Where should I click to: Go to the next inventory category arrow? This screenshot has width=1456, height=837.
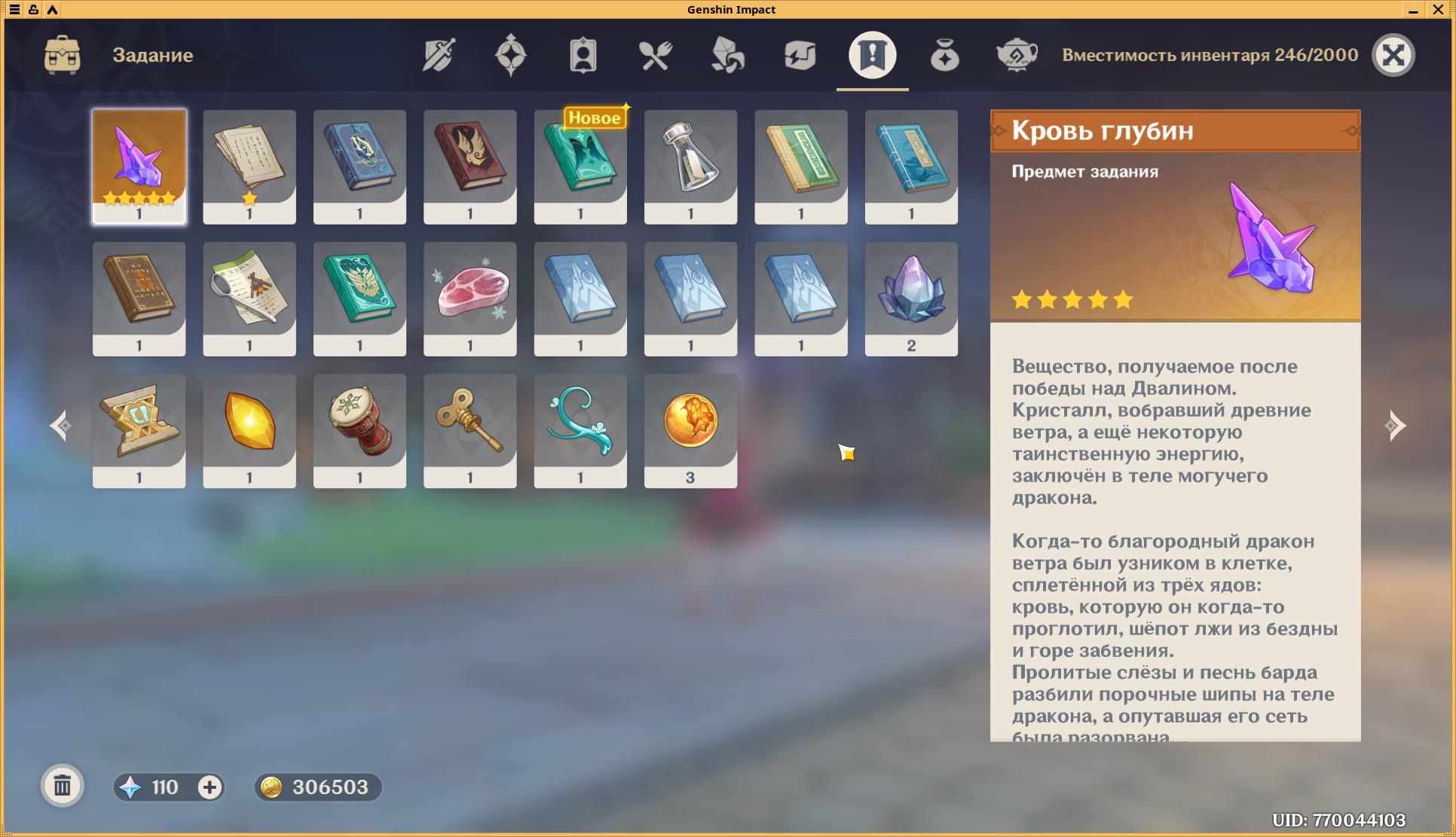[1395, 426]
